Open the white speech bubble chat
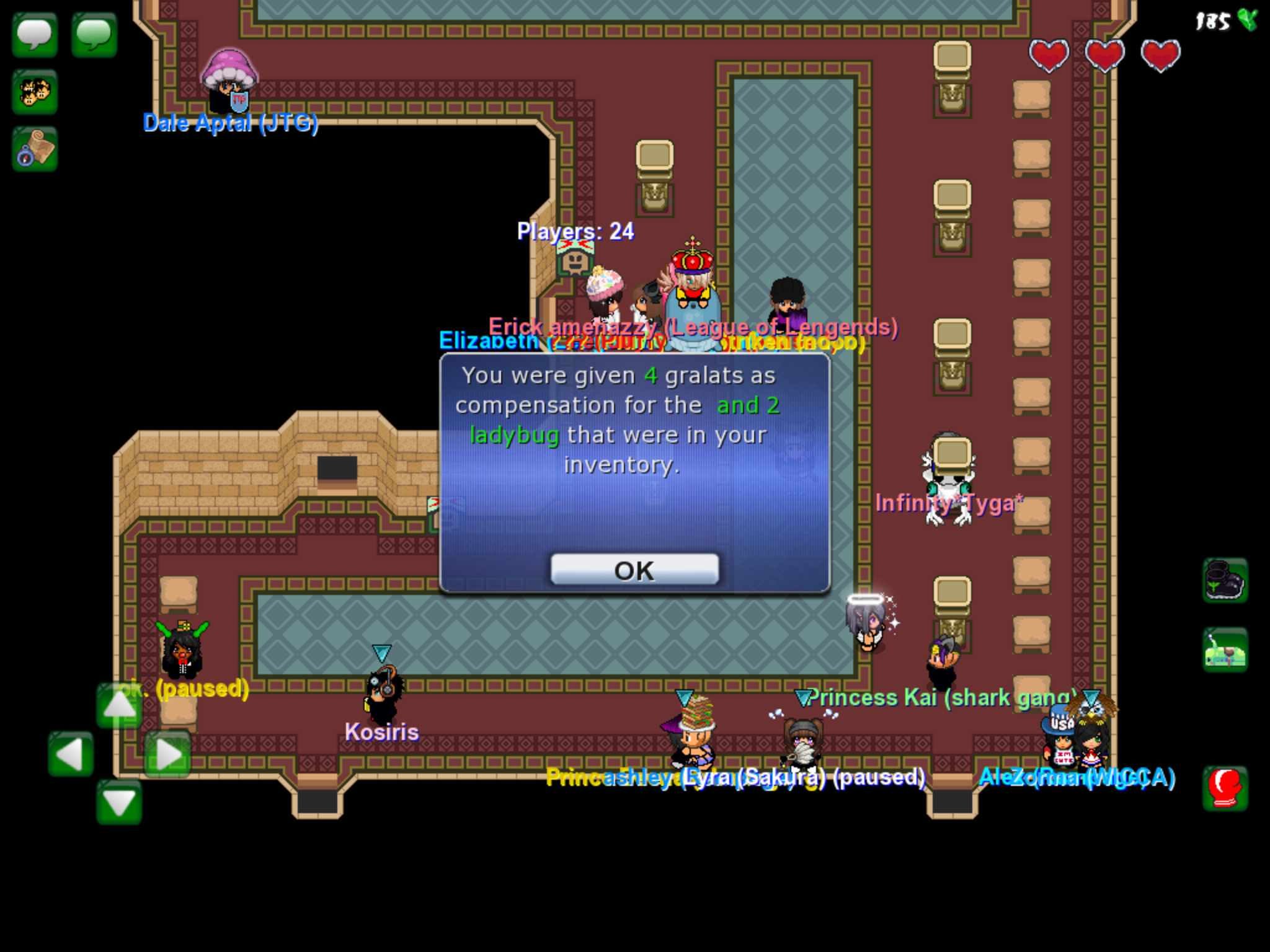 [x=35, y=35]
